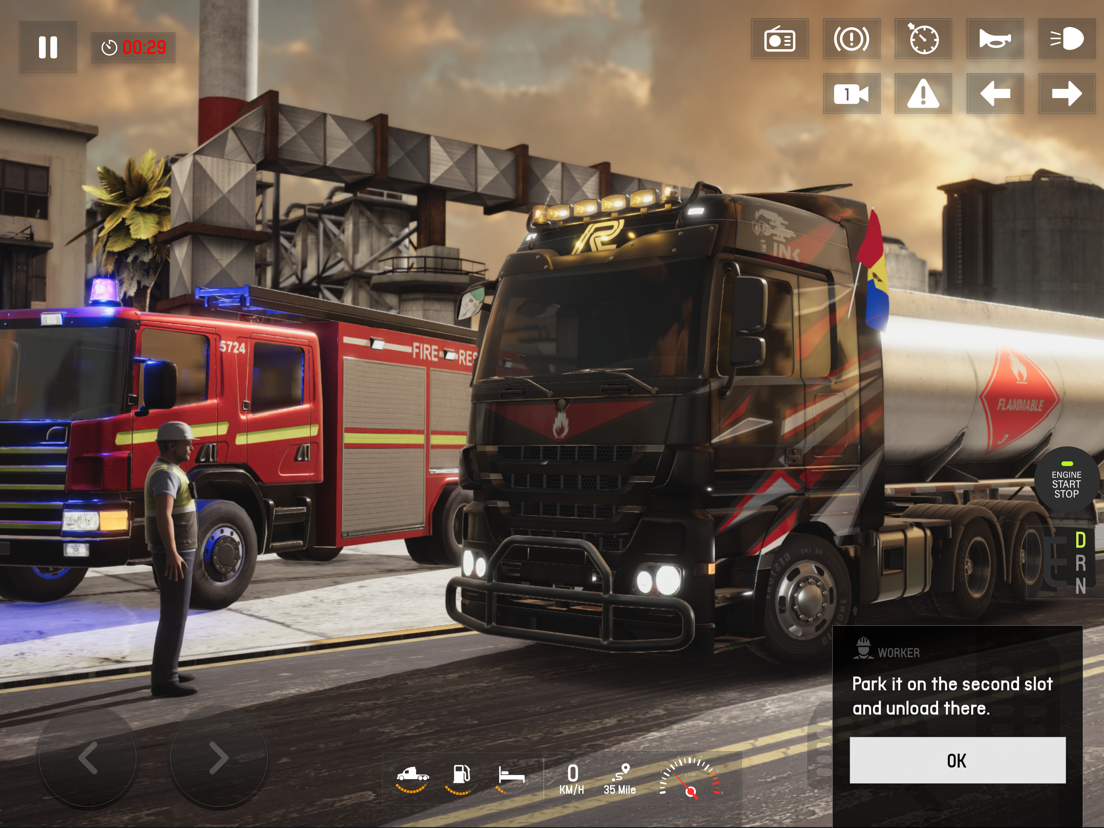This screenshot has height=828, width=1104.
Task: Toggle the headlights
Action: tap(1066, 39)
